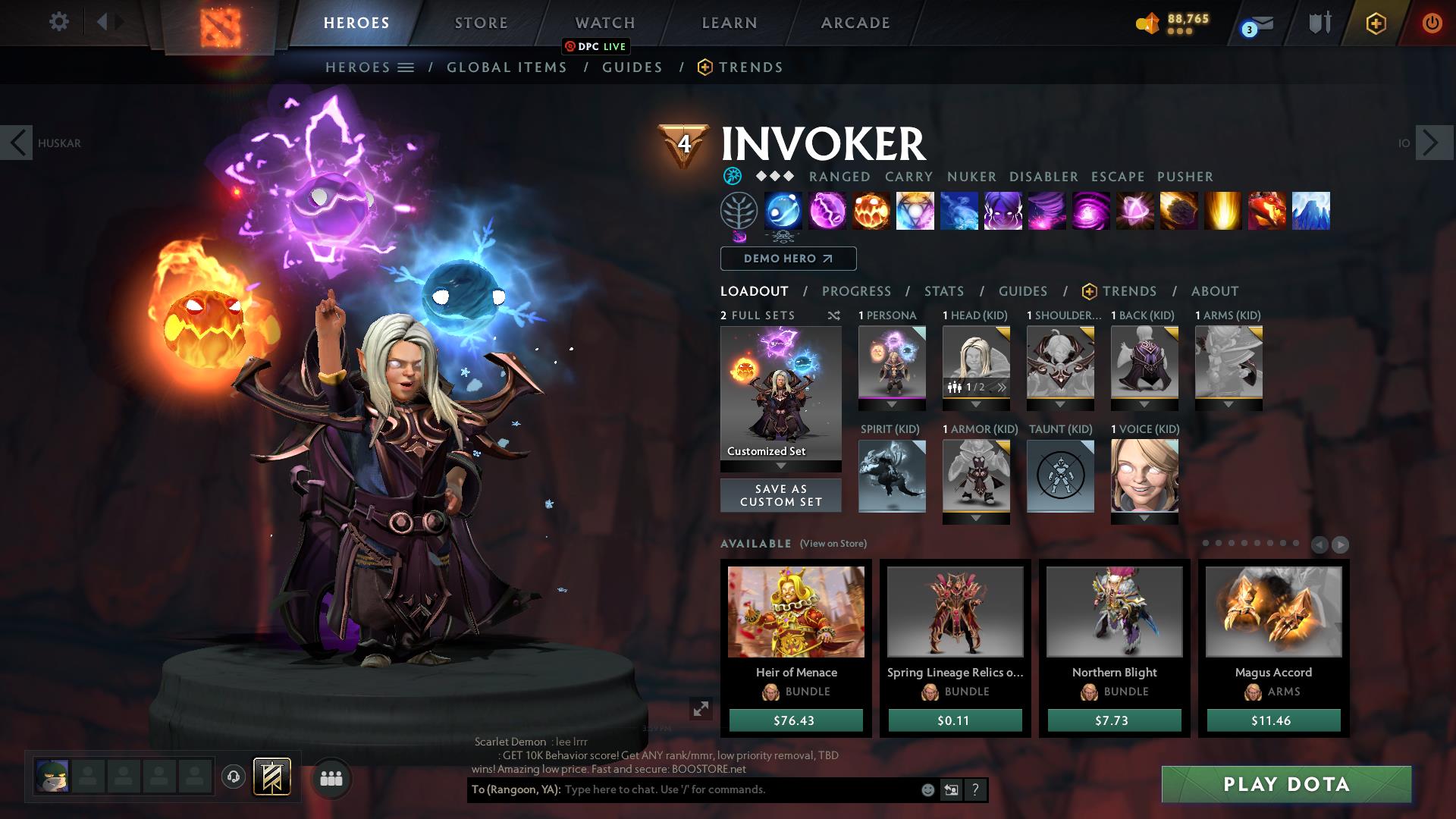1456x819 pixels.
Task: Open the heroes hamburger menu next to HEROES
Action: [405, 67]
